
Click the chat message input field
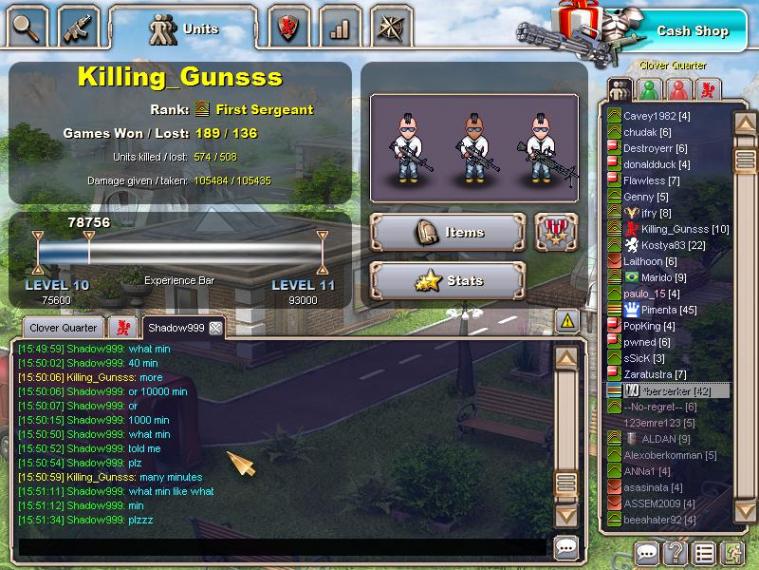(280, 547)
